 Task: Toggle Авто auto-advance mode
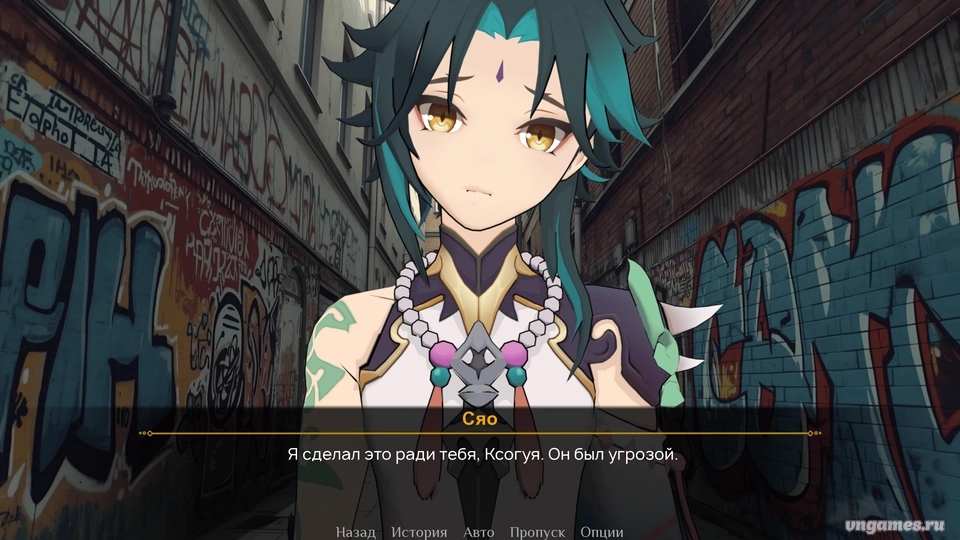pos(478,532)
